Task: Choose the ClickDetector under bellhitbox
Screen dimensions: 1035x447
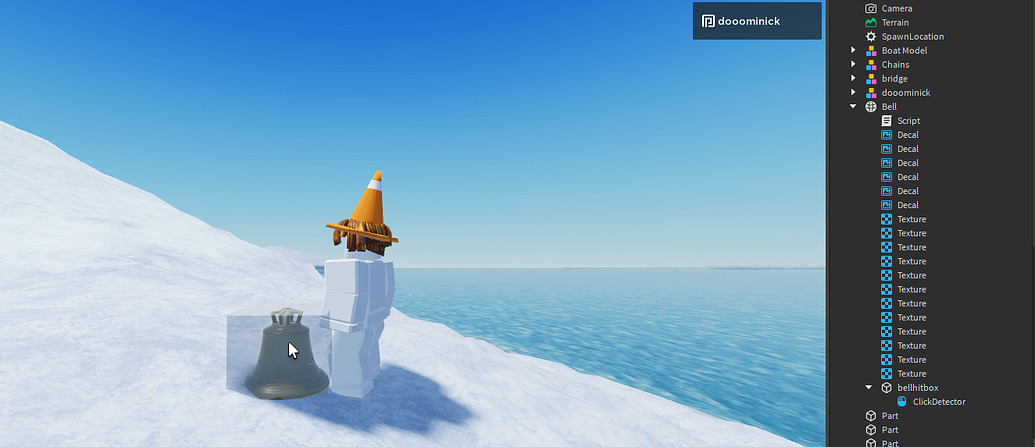Action: [939, 401]
